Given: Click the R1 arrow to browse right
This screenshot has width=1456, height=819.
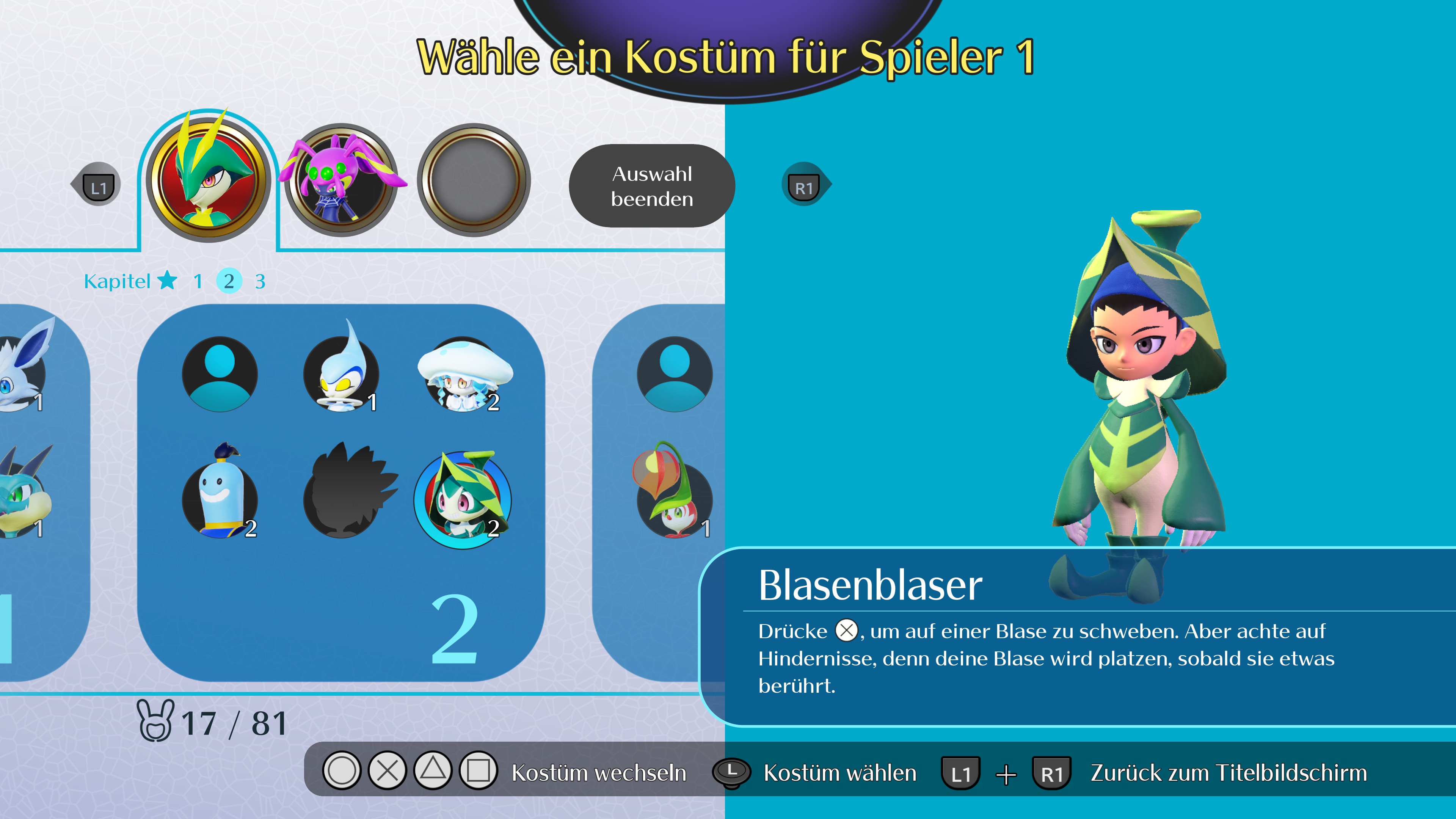Looking at the screenshot, I should tap(804, 184).
